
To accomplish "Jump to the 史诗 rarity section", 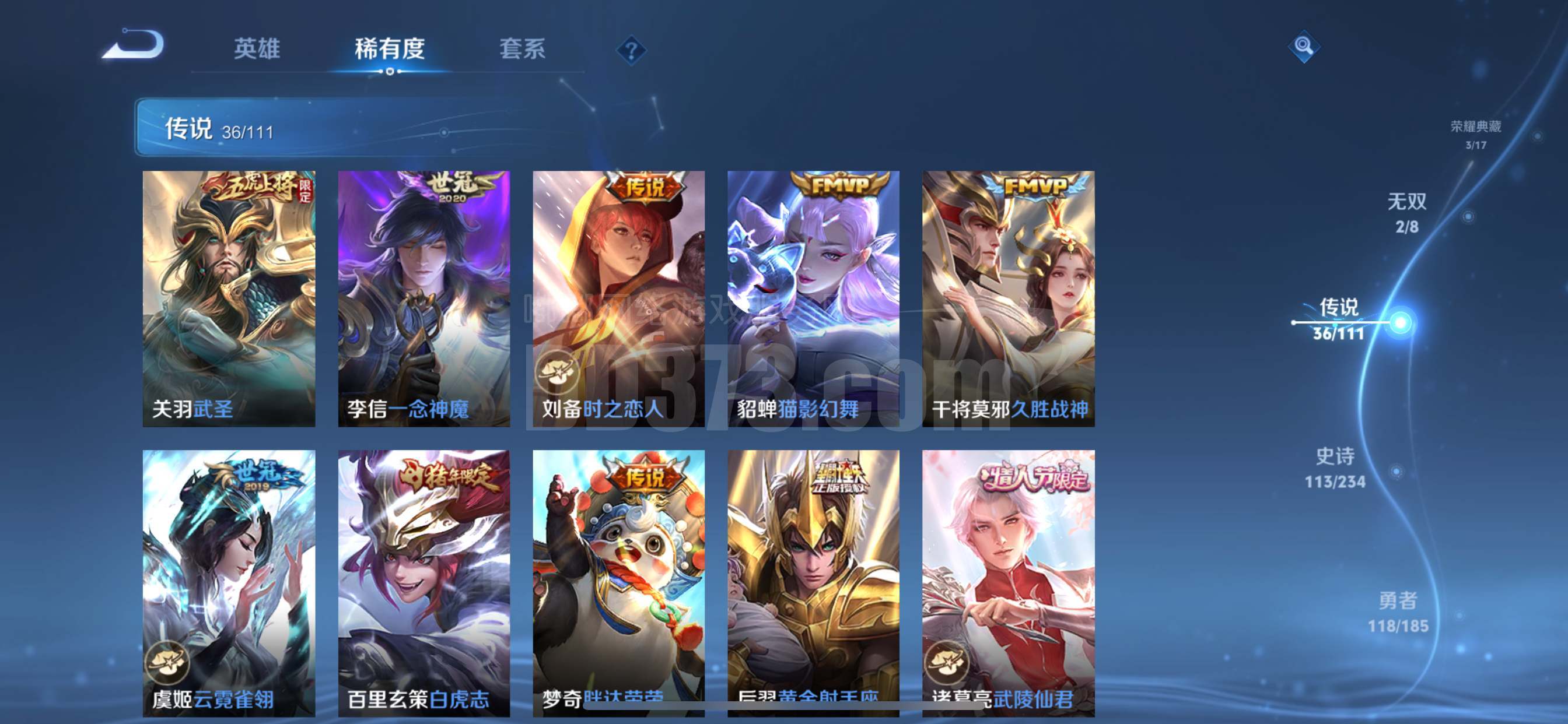I will coord(1335,468).
